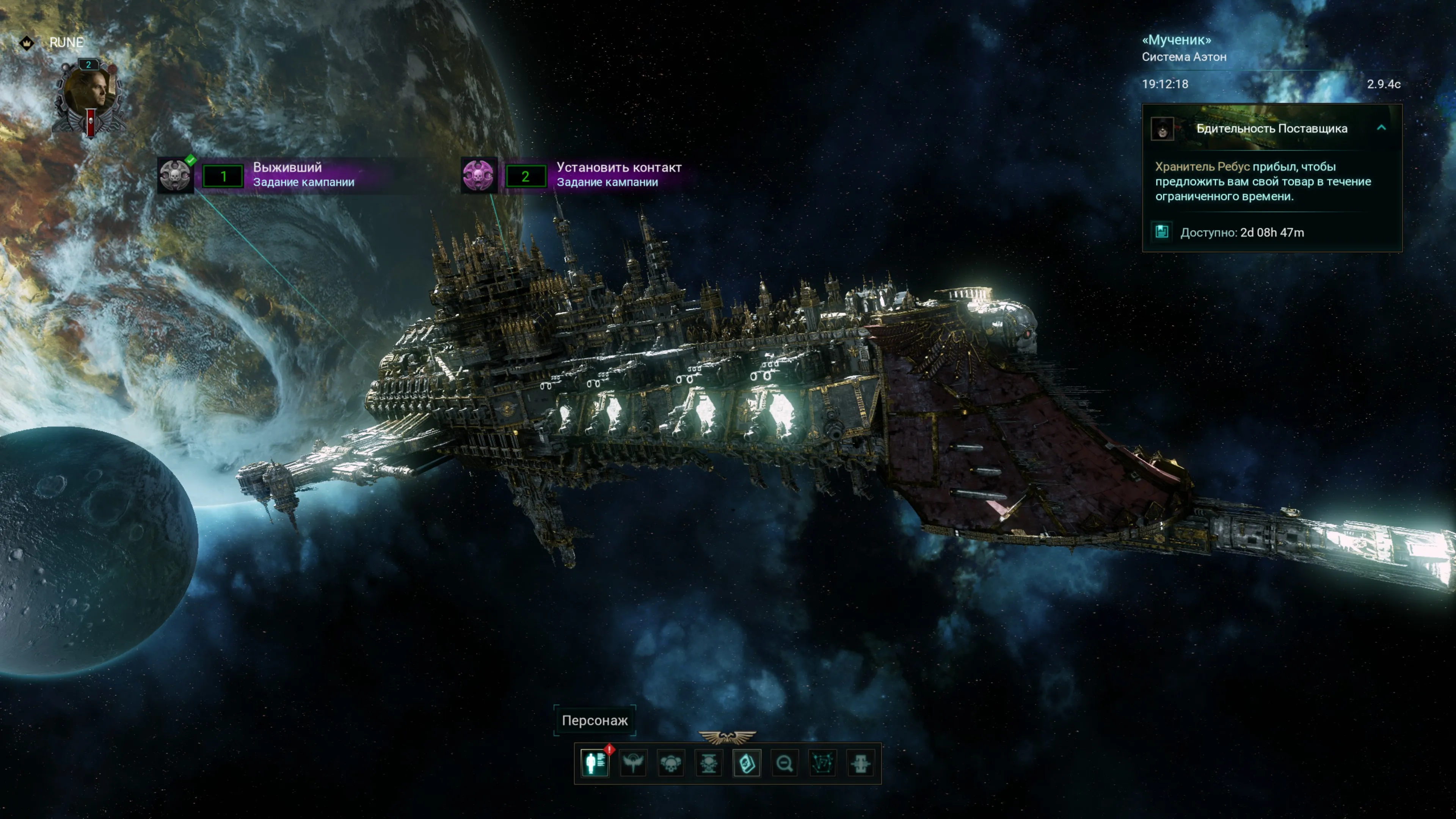Click the winged emblem toolbar icon
1456x819 pixels.
pos(632,764)
